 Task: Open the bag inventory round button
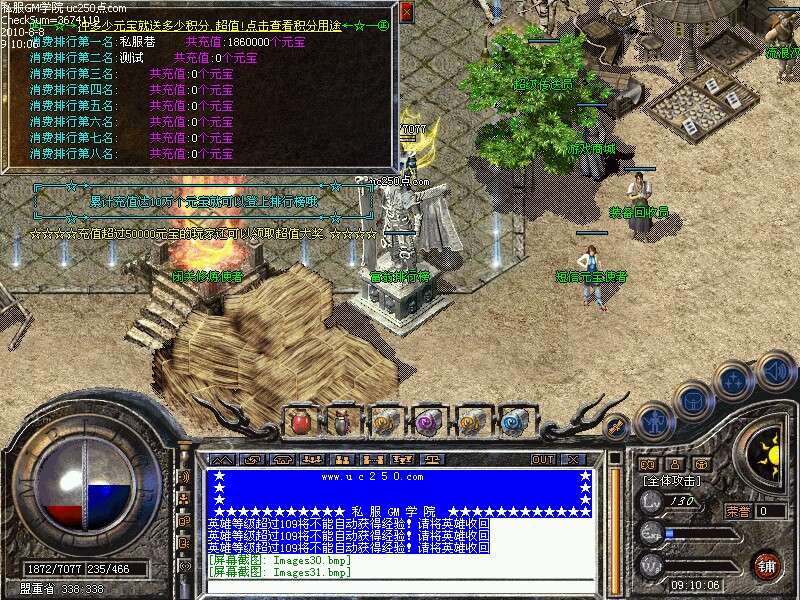click(x=693, y=400)
